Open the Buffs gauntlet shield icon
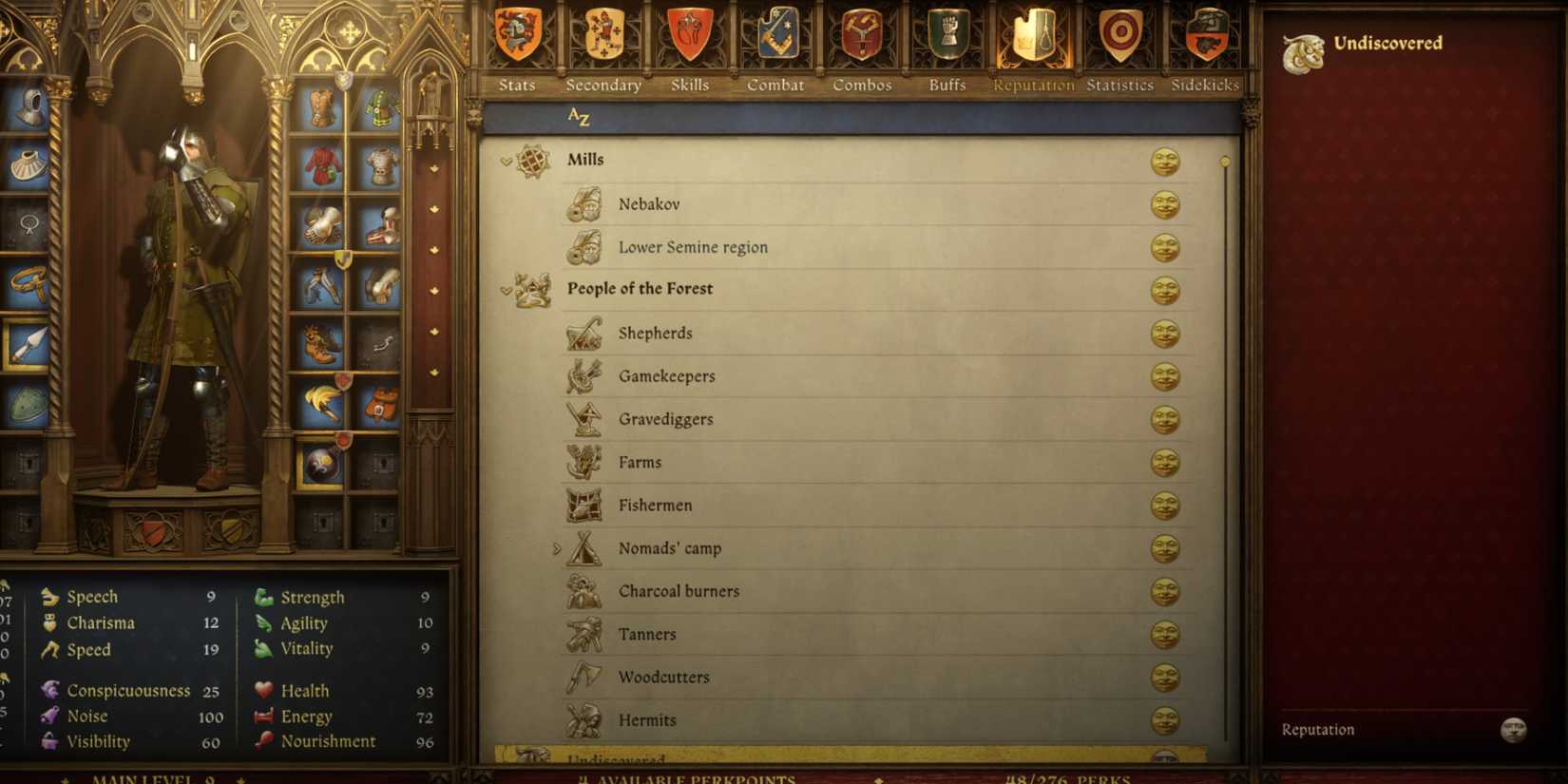 pyautogui.click(x=947, y=33)
